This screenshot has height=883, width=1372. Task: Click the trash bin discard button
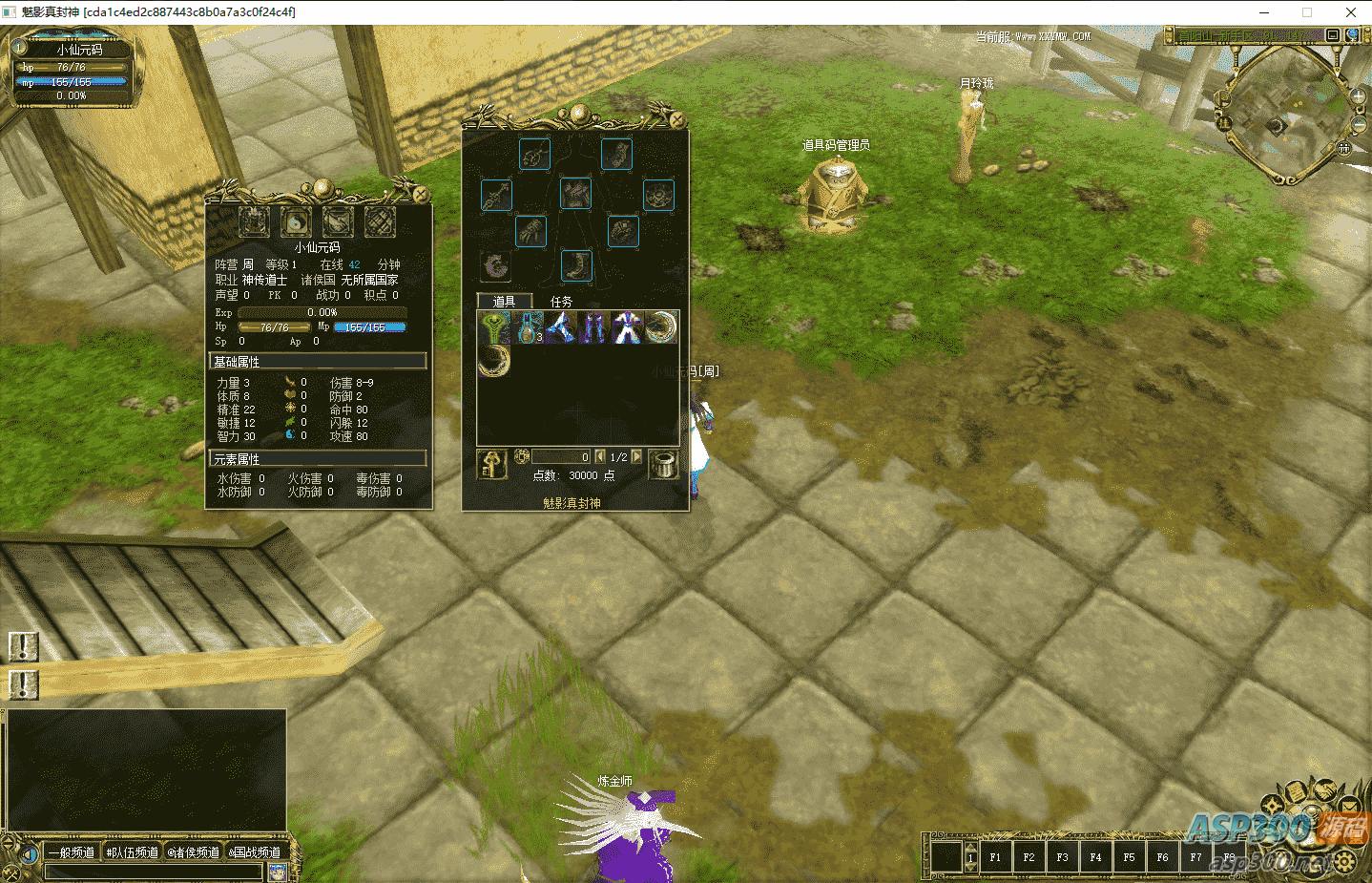[x=663, y=465]
